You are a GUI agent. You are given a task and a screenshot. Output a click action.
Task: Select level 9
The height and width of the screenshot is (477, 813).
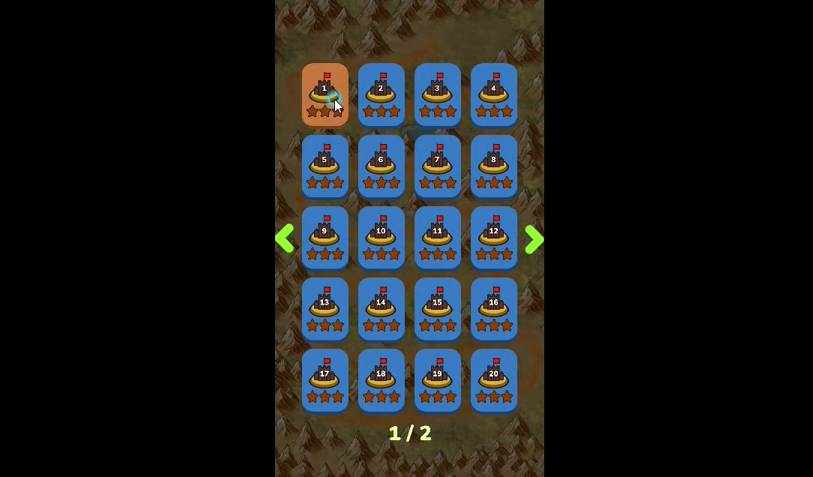[x=325, y=237]
